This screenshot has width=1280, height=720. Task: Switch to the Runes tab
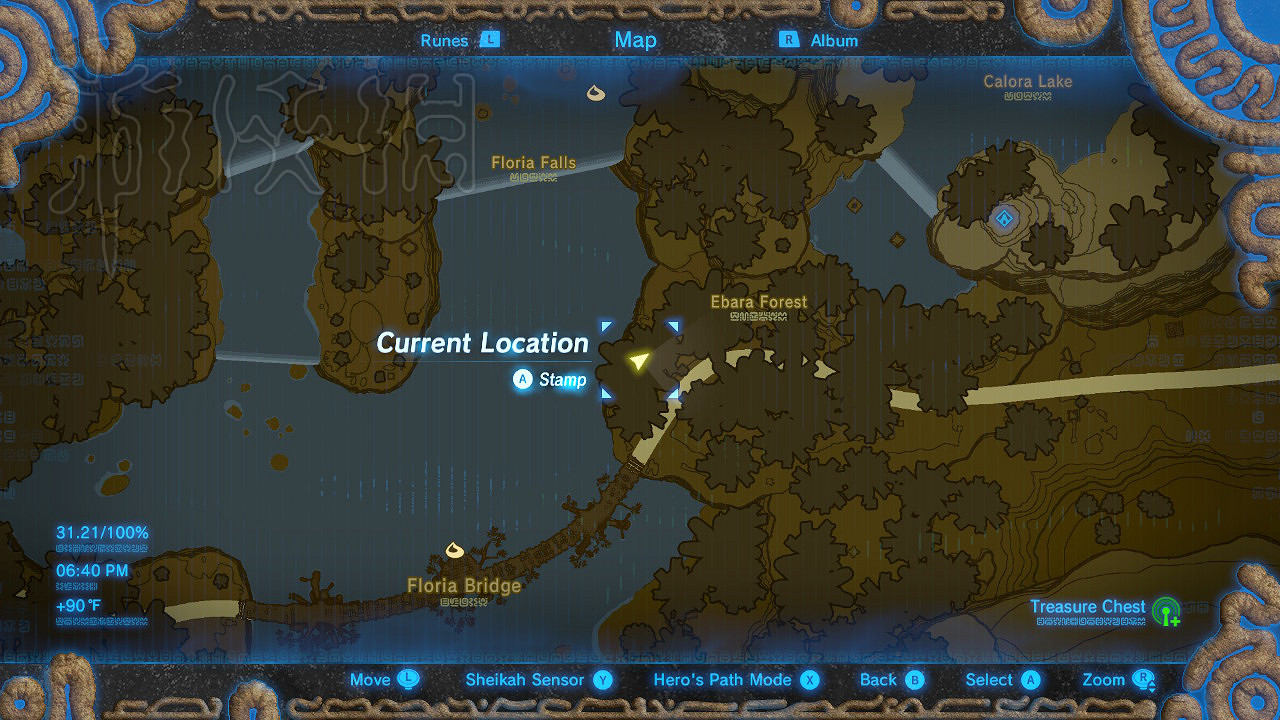[447, 40]
